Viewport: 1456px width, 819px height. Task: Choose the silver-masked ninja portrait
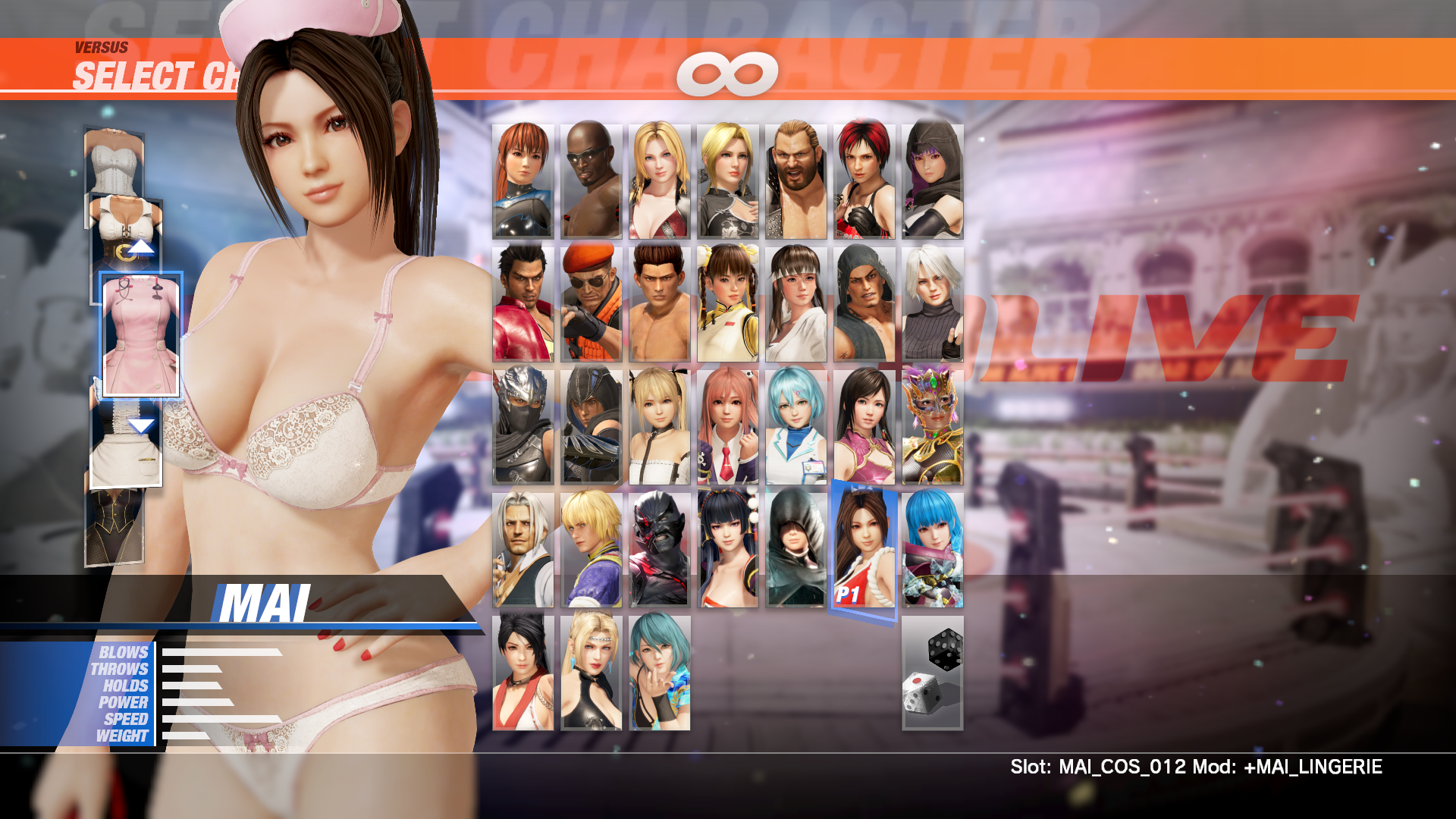[x=522, y=426]
